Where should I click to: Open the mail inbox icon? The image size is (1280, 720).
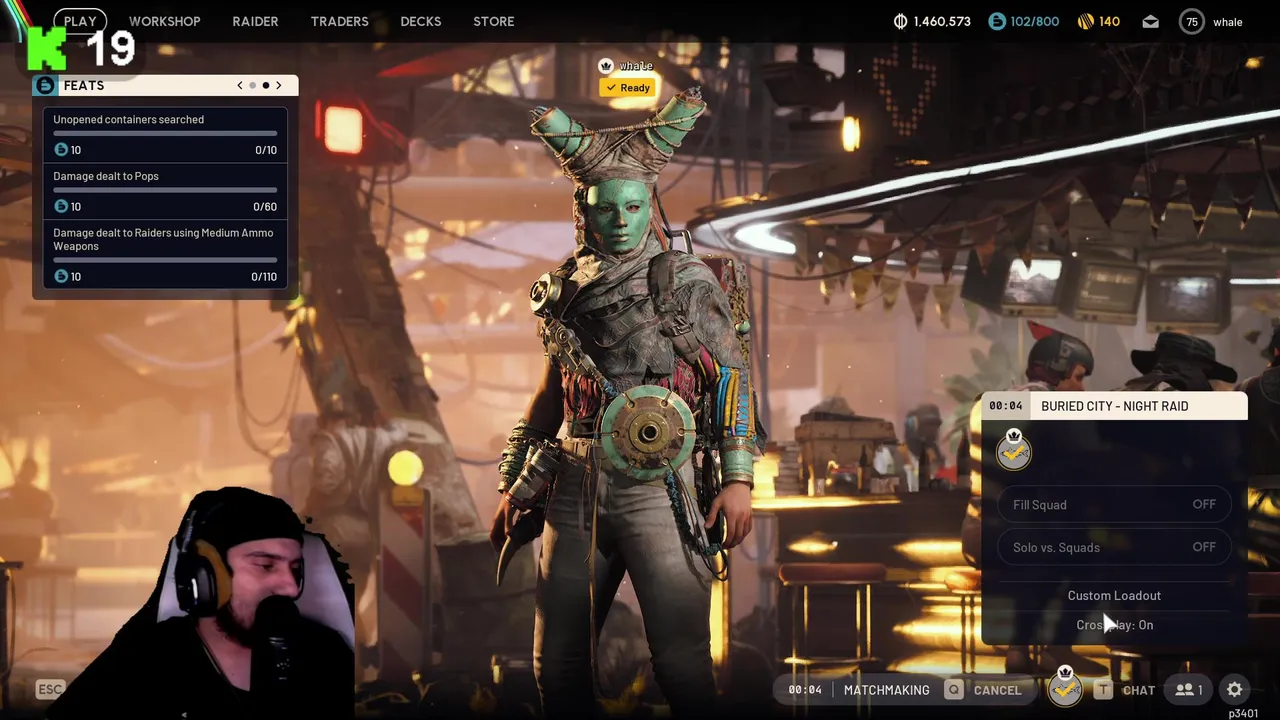click(1150, 21)
